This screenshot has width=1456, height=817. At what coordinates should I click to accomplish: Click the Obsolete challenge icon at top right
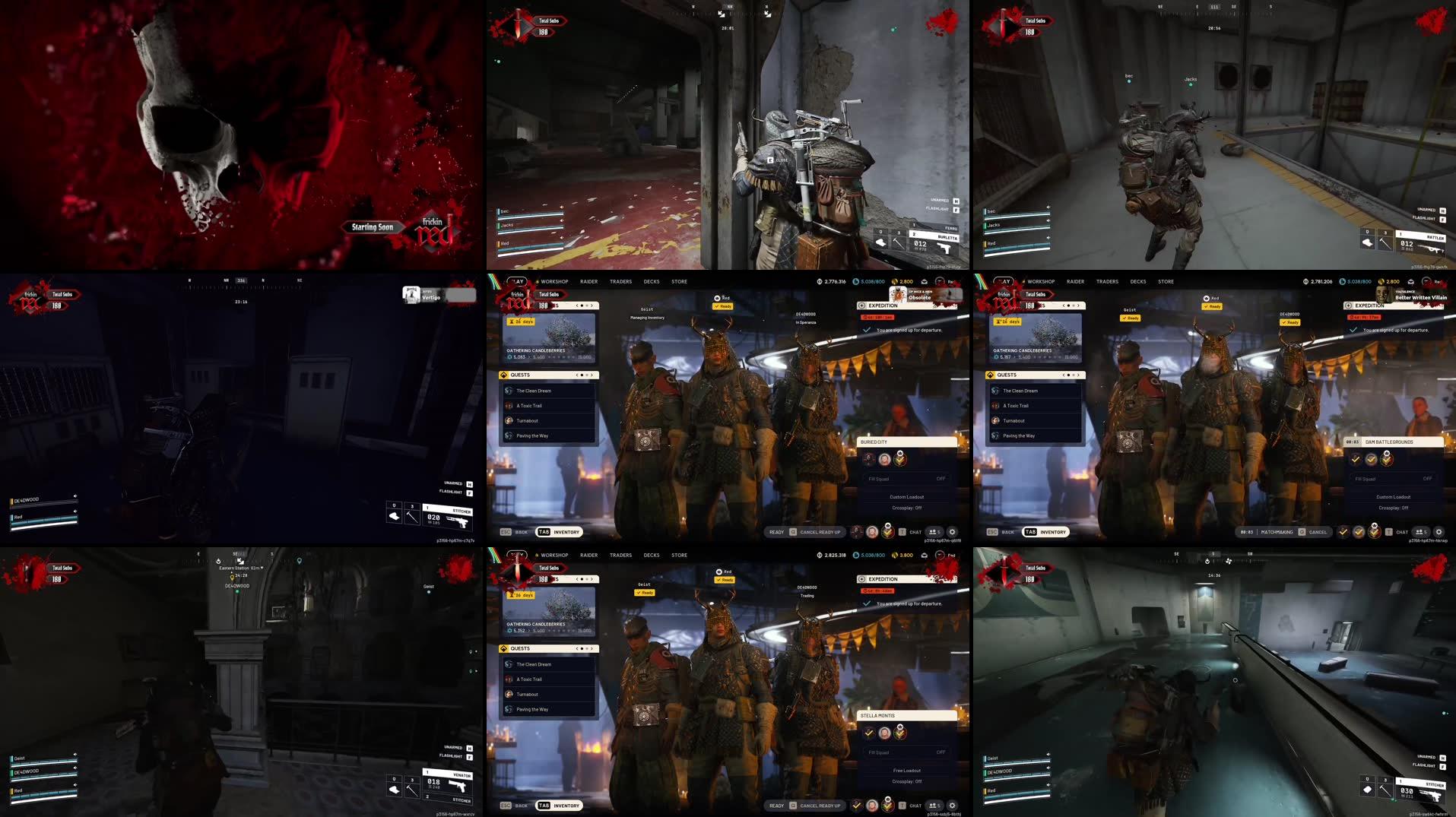pyautogui.click(x=897, y=295)
